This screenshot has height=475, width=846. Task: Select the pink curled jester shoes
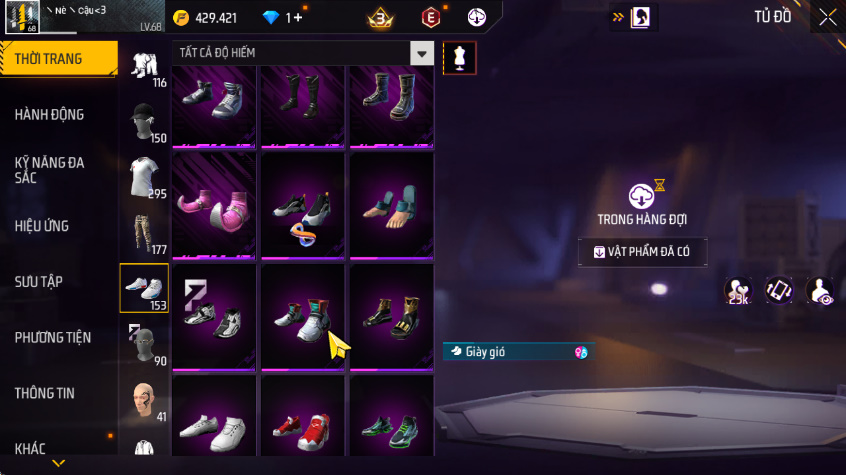215,204
